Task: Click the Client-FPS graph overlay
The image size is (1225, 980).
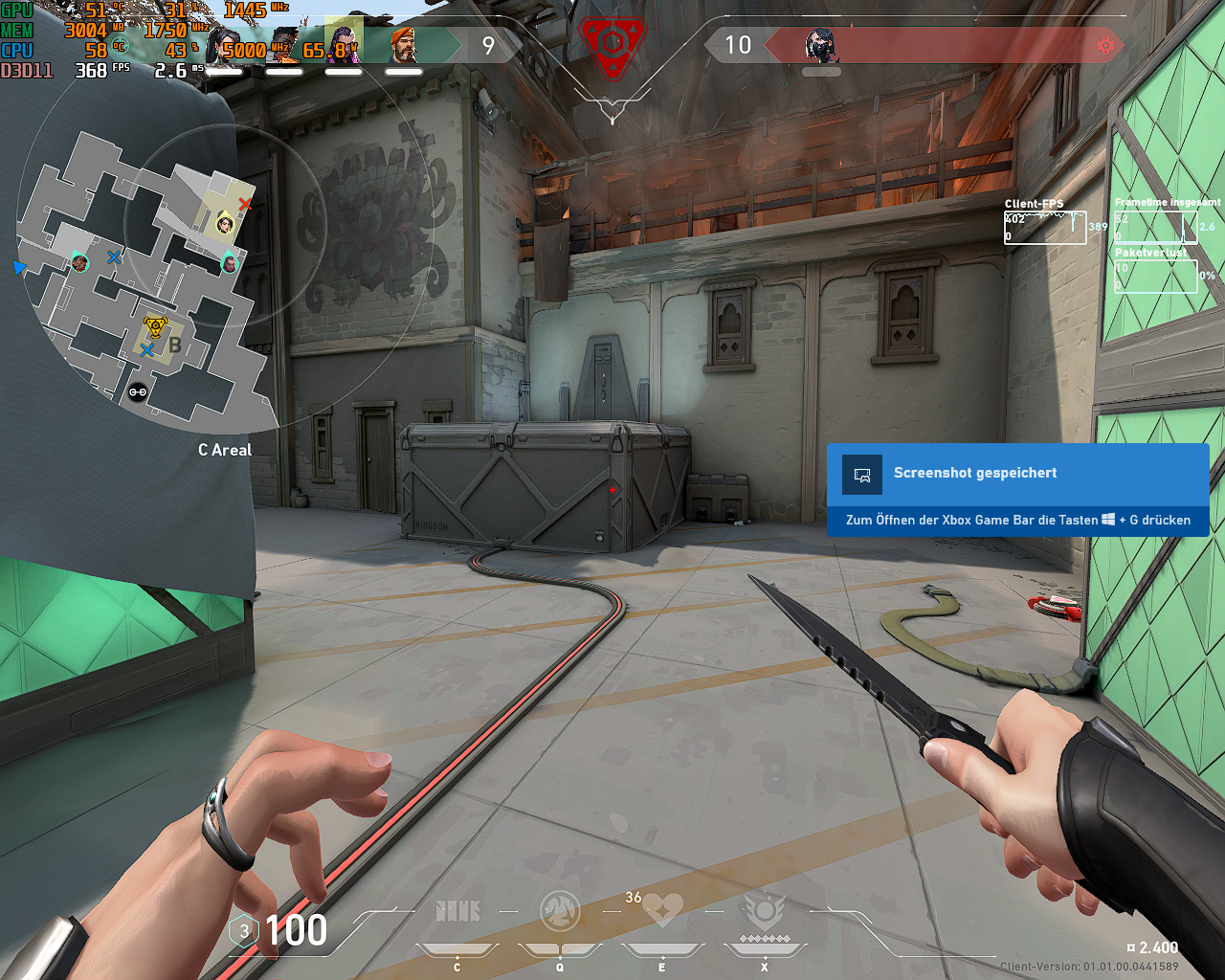Action: tap(1045, 227)
